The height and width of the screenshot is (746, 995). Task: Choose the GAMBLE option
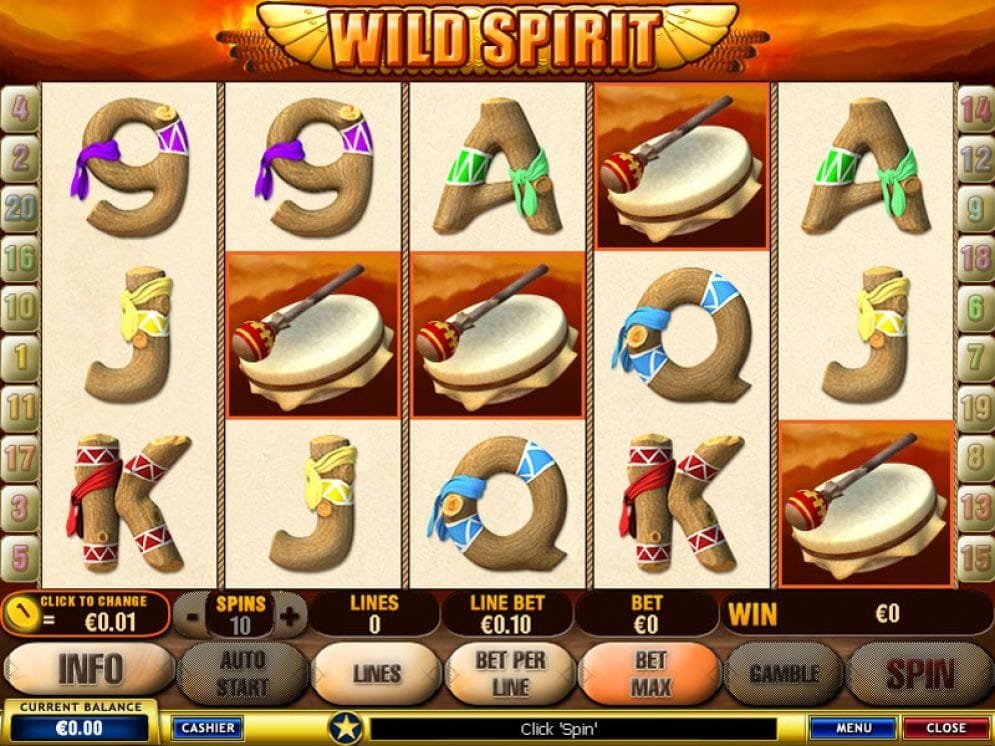click(x=784, y=674)
